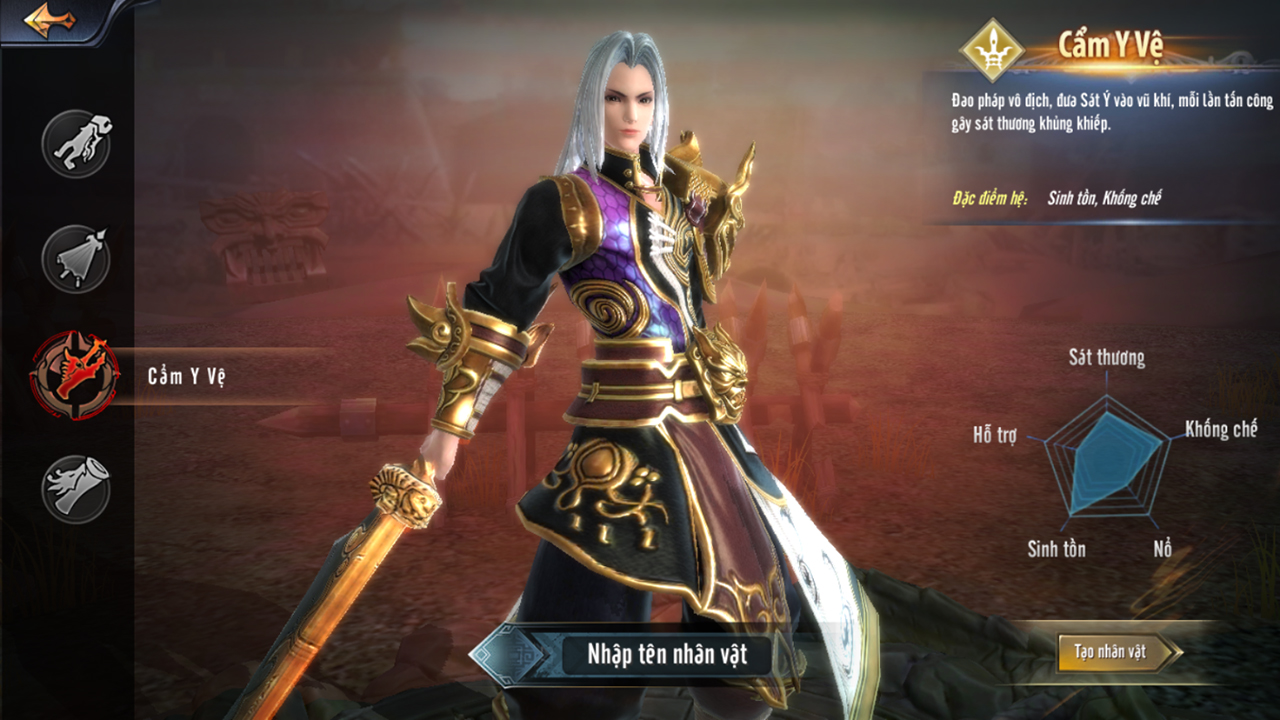Choose the umbrella weapon class icon
Screen dimensions: 1280x720
click(x=76, y=259)
